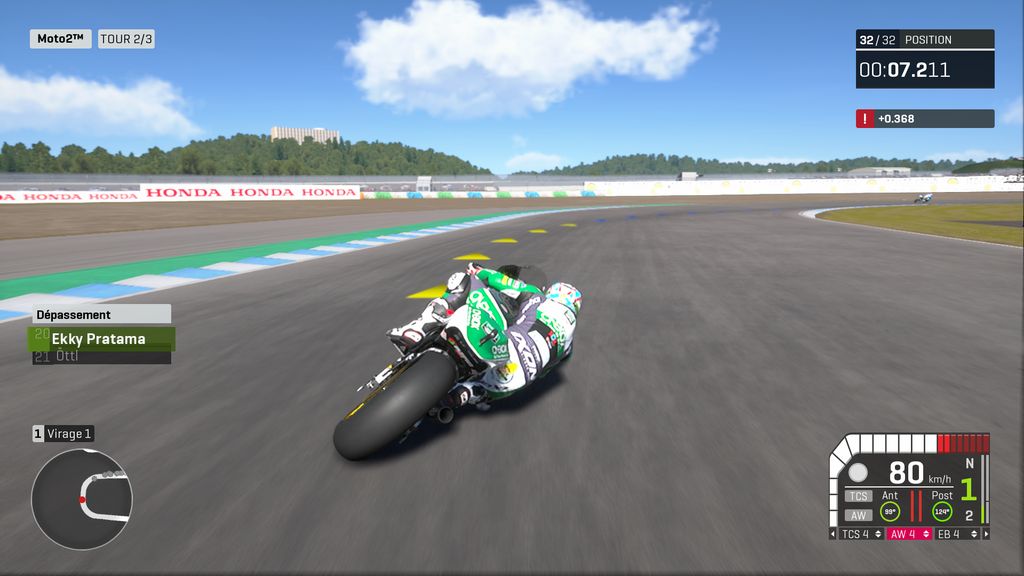Click the circular track minimap
The width and height of the screenshot is (1024, 576).
tap(82, 498)
